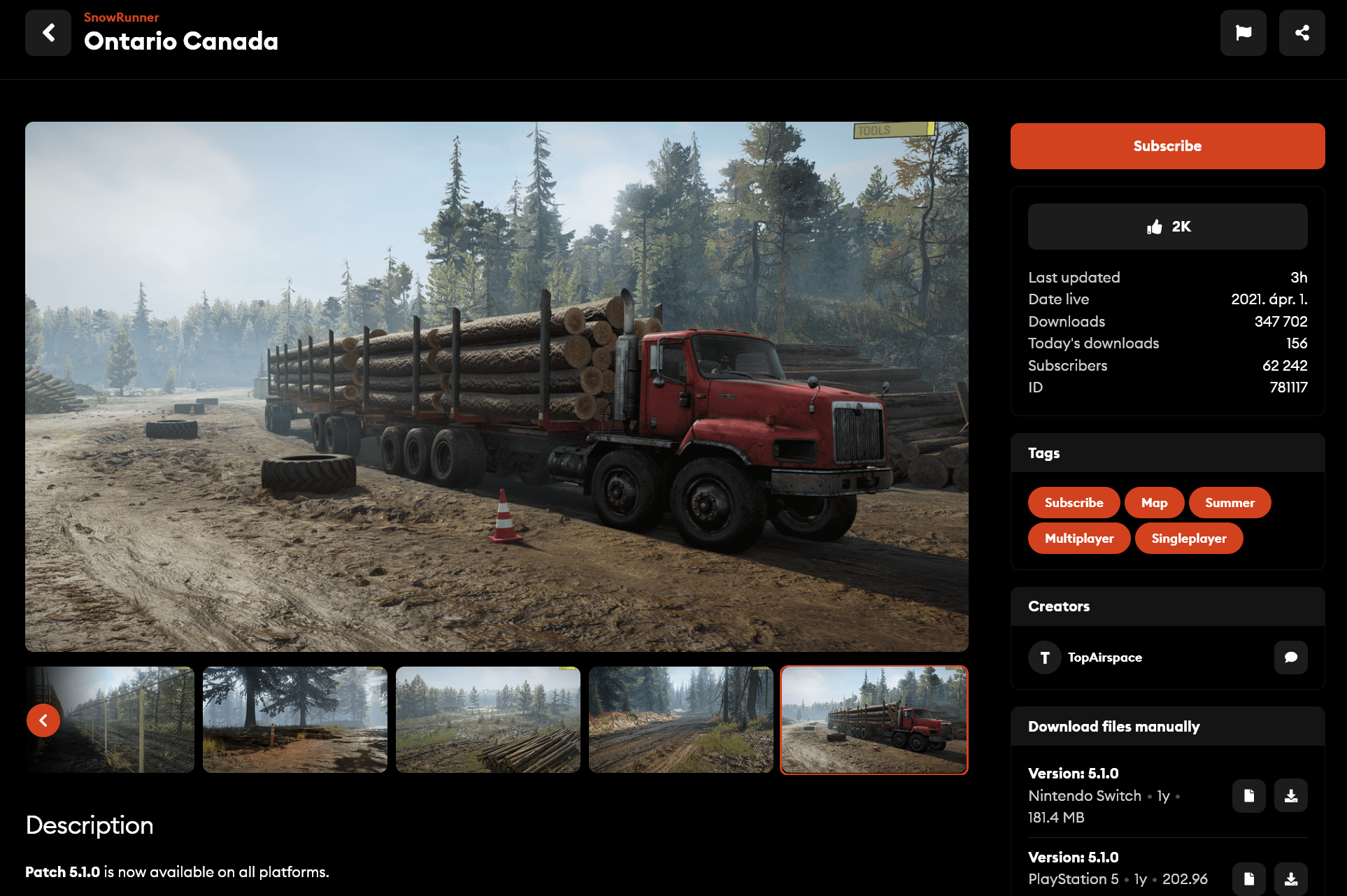Click the Subscribe tag pill
The width and height of the screenshot is (1347, 896).
tap(1074, 503)
